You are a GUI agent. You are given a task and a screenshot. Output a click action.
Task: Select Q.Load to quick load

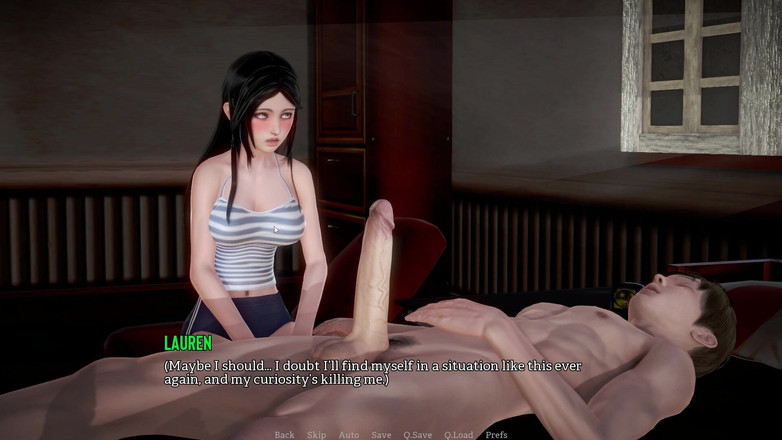(x=459, y=435)
